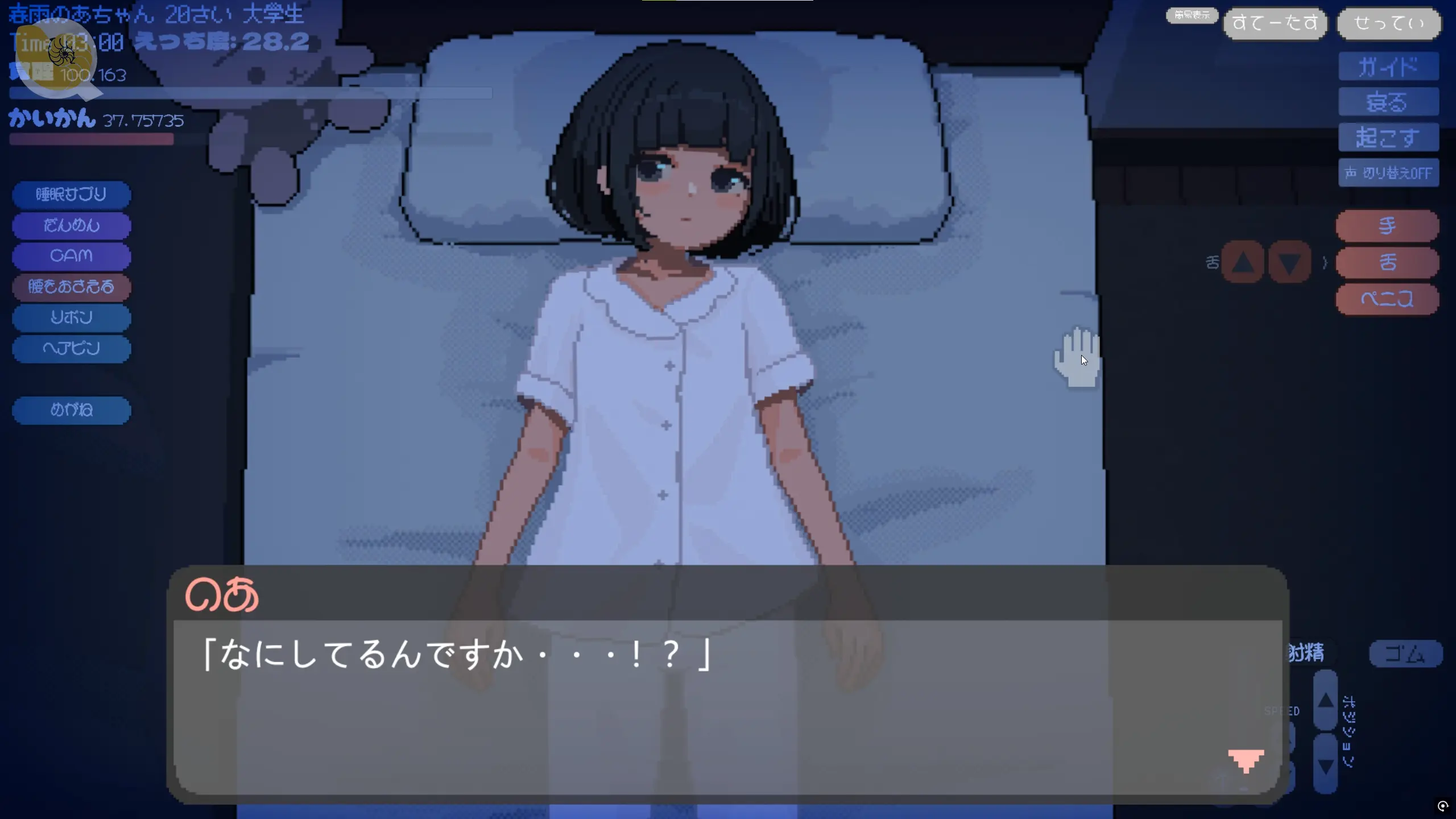Switch the camera with the CAM button
Viewport: 1456px width, 819px height.
[71, 256]
